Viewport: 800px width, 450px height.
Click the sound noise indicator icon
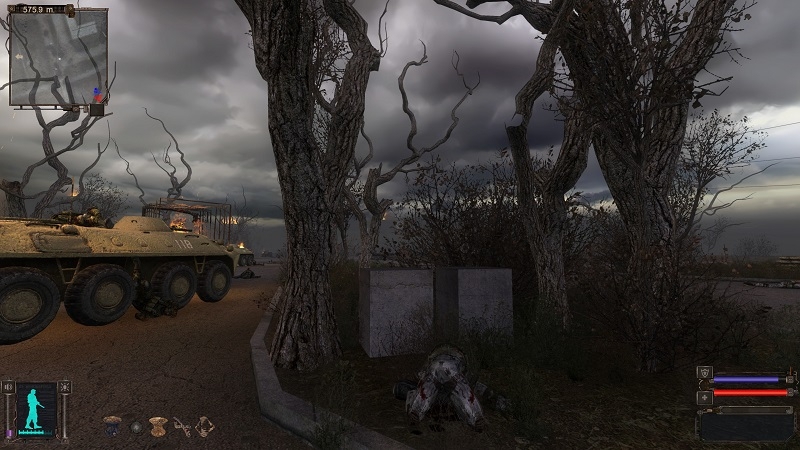(9, 386)
